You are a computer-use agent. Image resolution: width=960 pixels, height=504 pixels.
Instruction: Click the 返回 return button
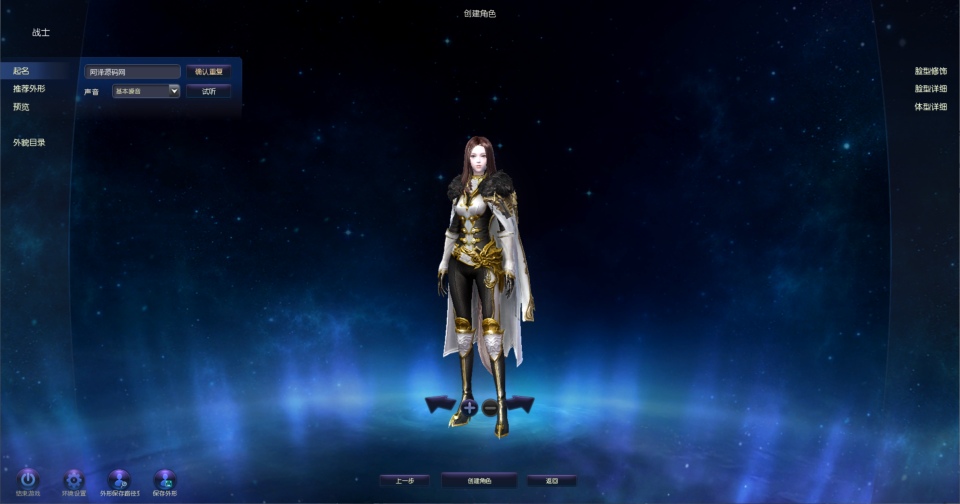pyautogui.click(x=552, y=481)
